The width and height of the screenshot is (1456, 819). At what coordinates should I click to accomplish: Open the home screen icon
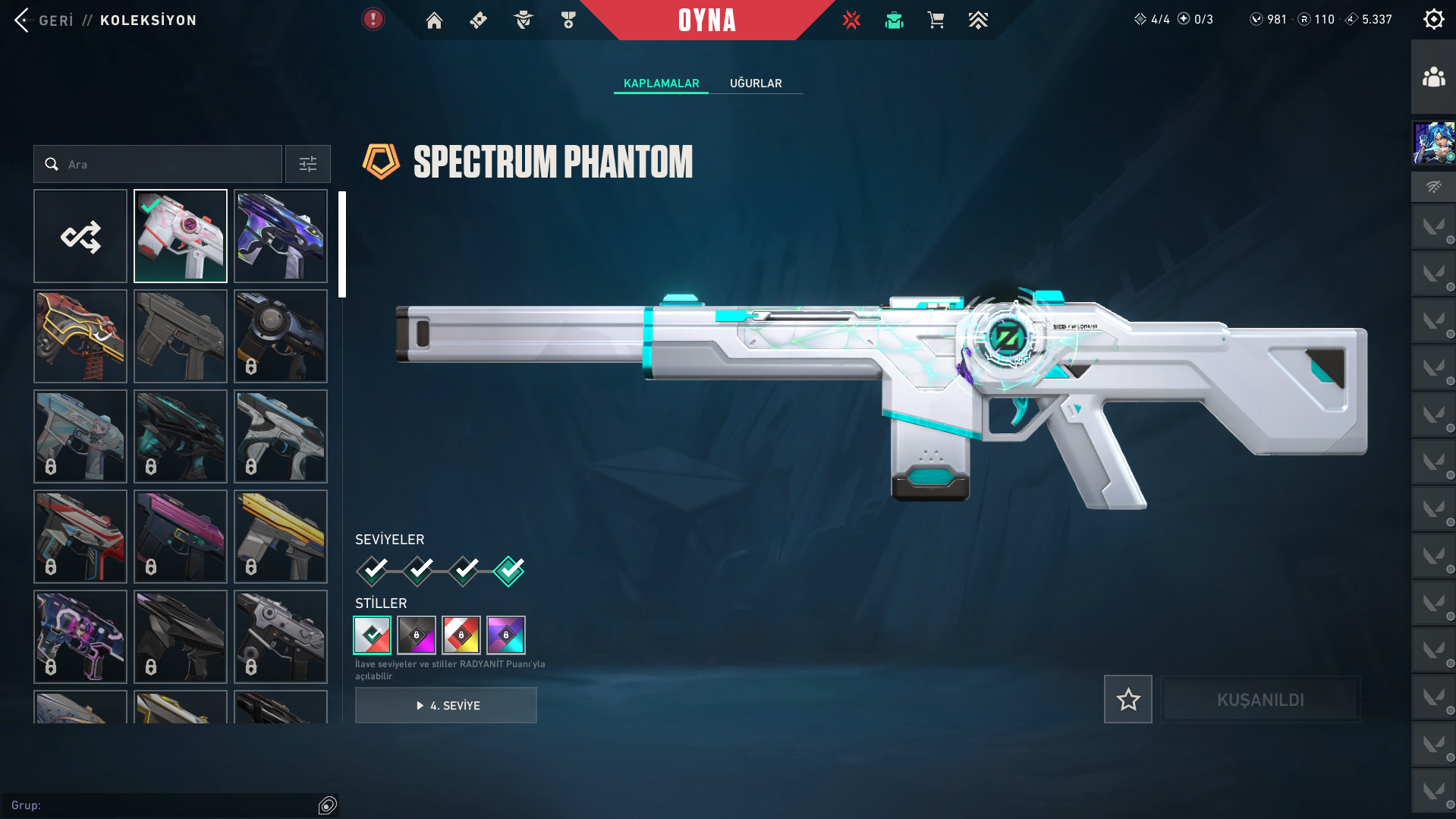pos(434,20)
